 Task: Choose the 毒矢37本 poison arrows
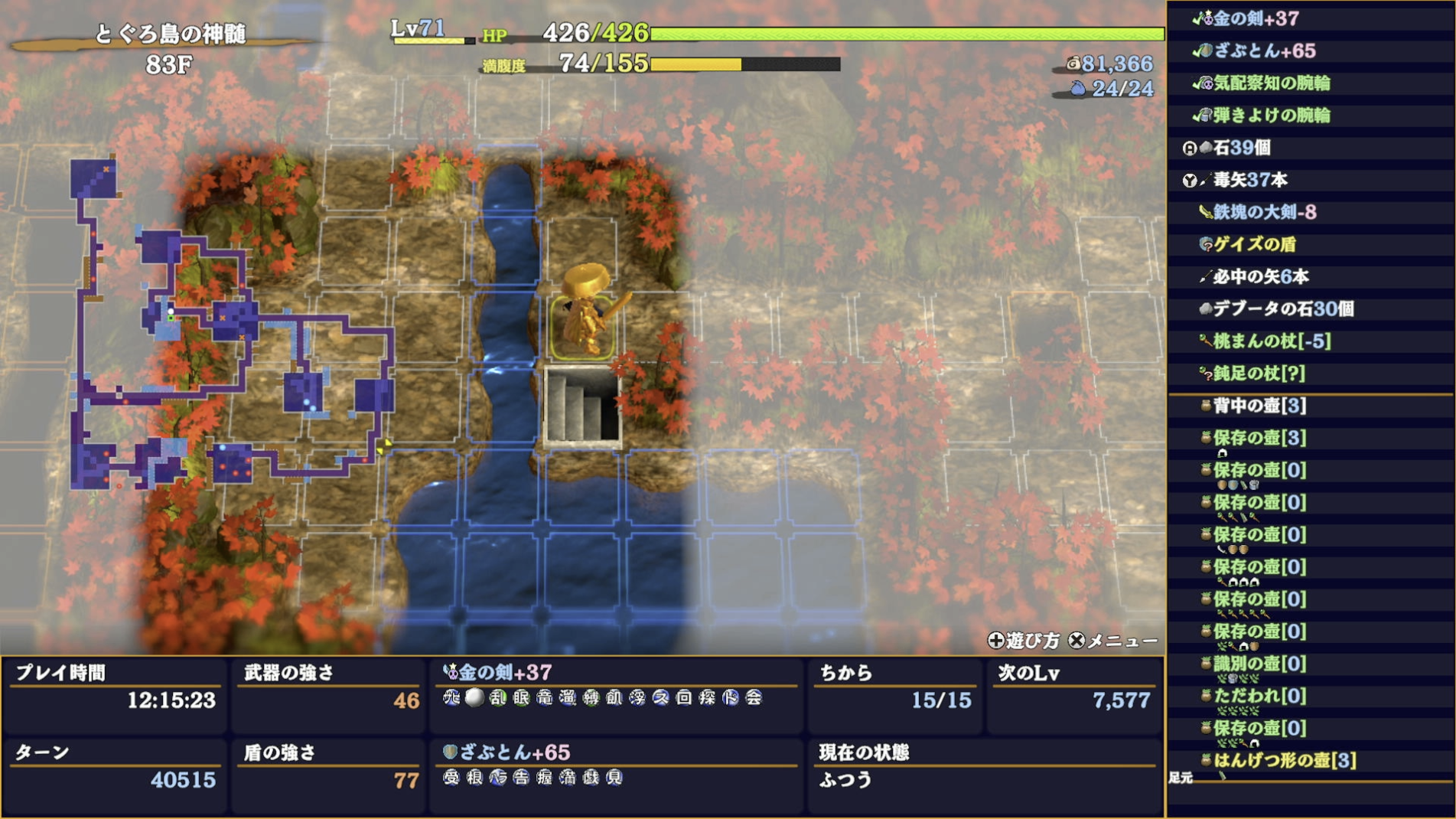coord(1249,180)
